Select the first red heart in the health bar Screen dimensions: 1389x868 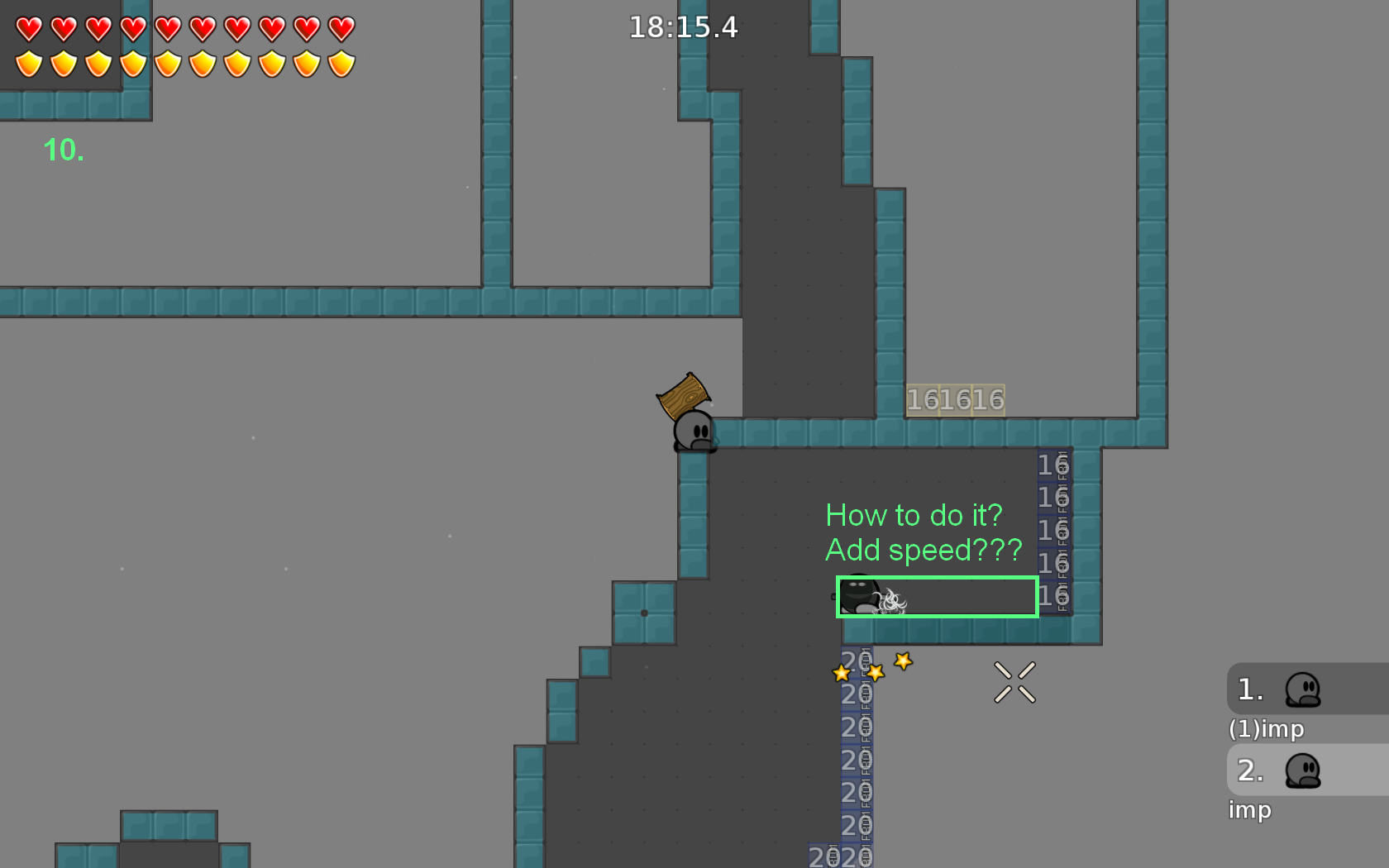28,27
